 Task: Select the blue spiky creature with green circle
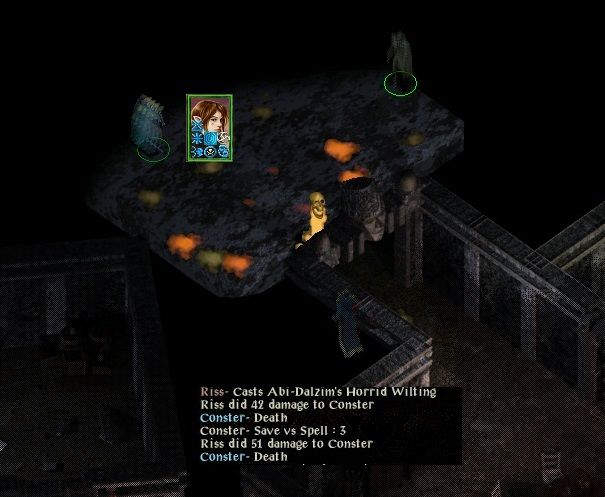(x=150, y=125)
